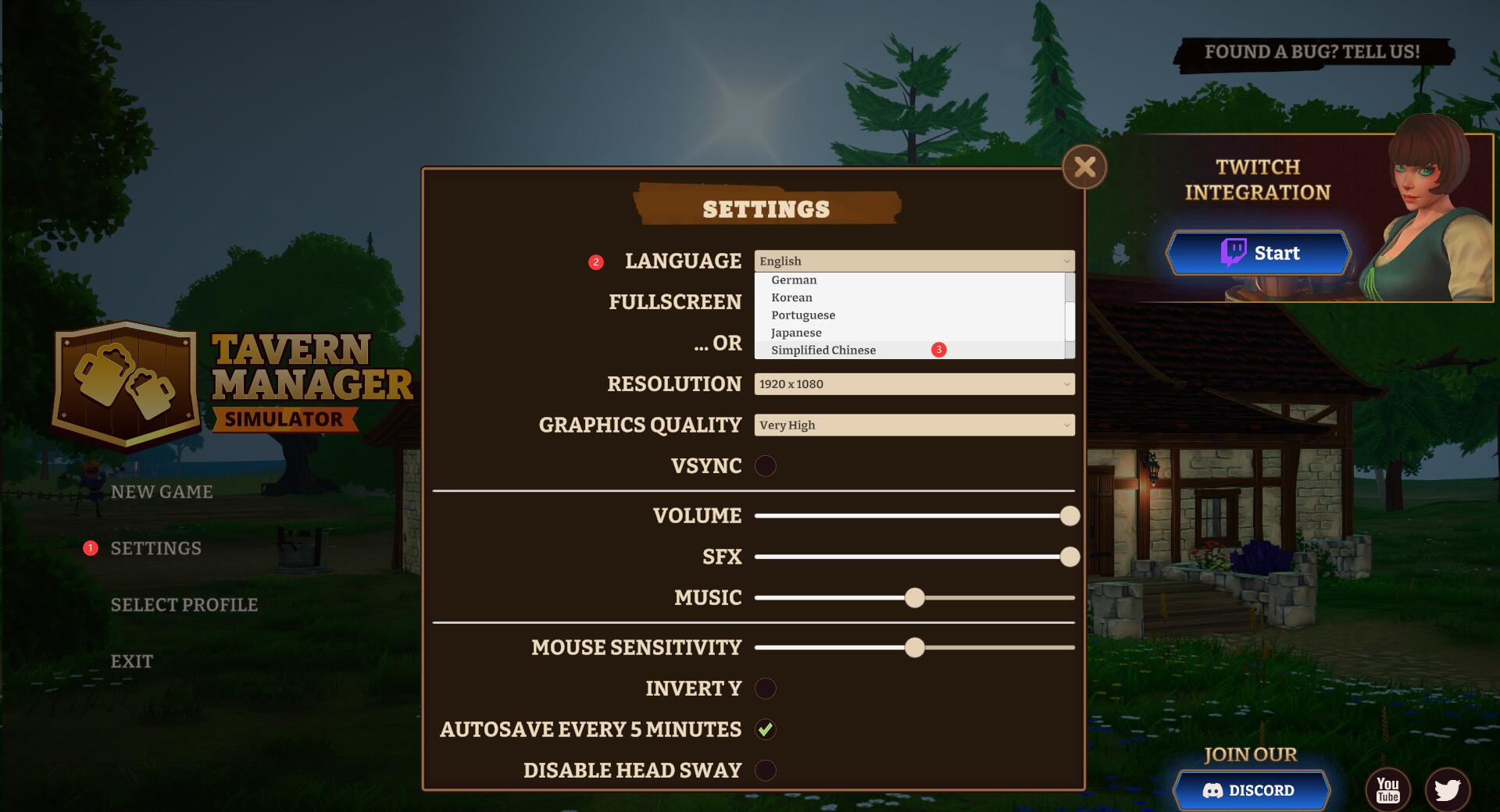Select Simplified Chinese language

point(823,351)
